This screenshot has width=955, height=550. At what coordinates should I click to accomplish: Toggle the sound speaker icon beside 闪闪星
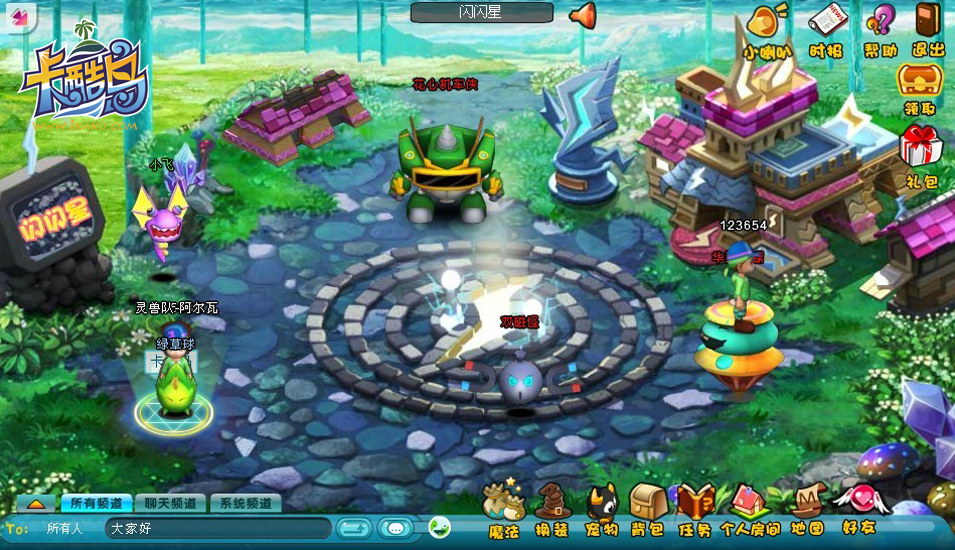click(x=582, y=14)
